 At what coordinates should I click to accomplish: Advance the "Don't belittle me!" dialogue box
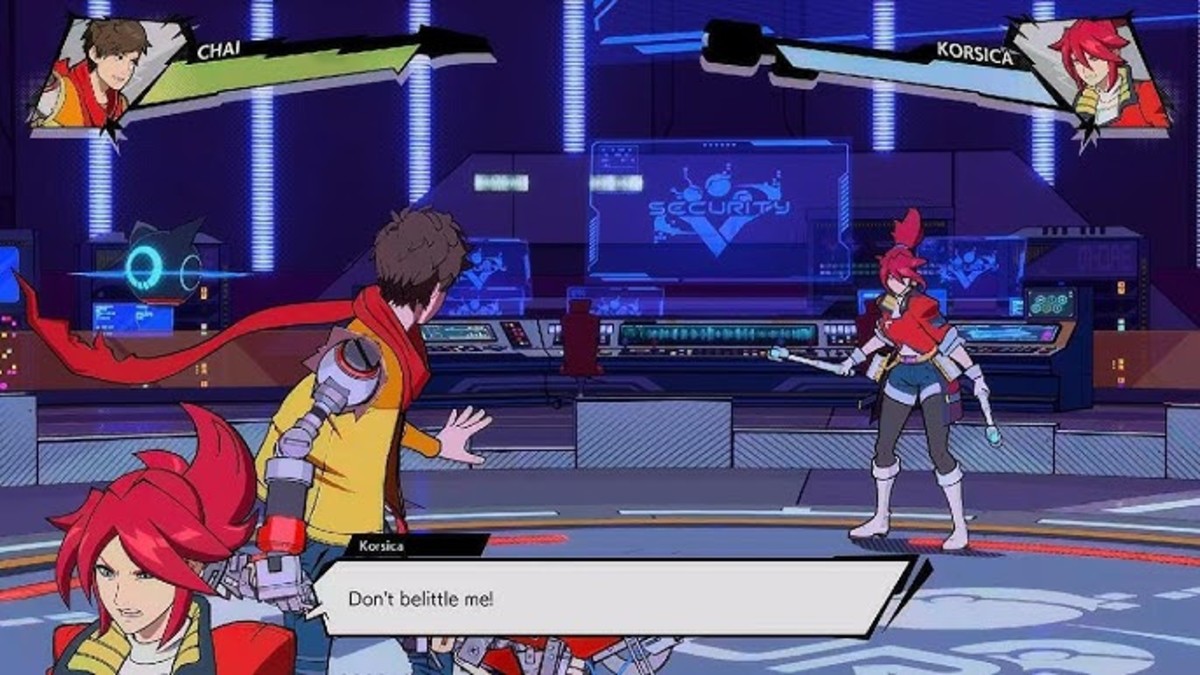click(610, 598)
